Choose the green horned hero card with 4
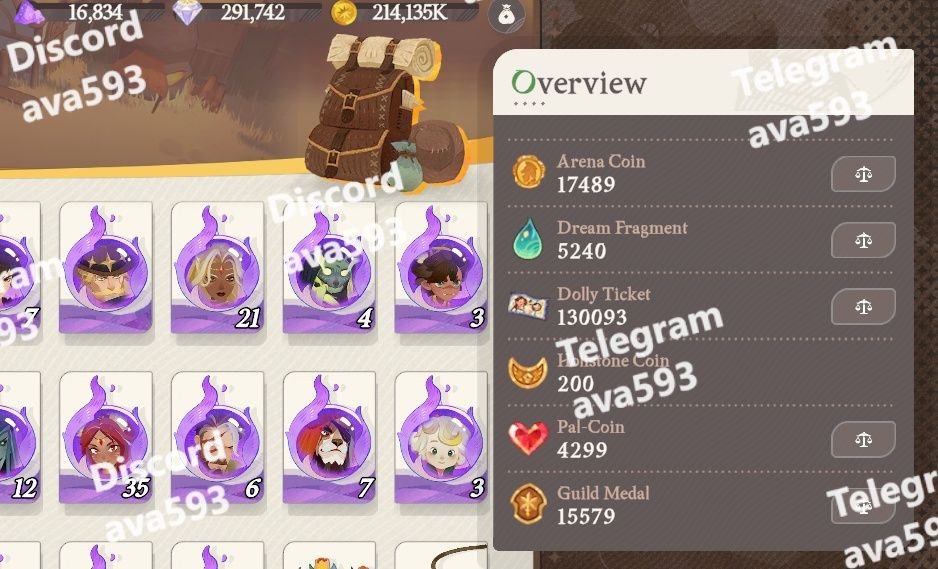The height and width of the screenshot is (569, 938). click(329, 267)
